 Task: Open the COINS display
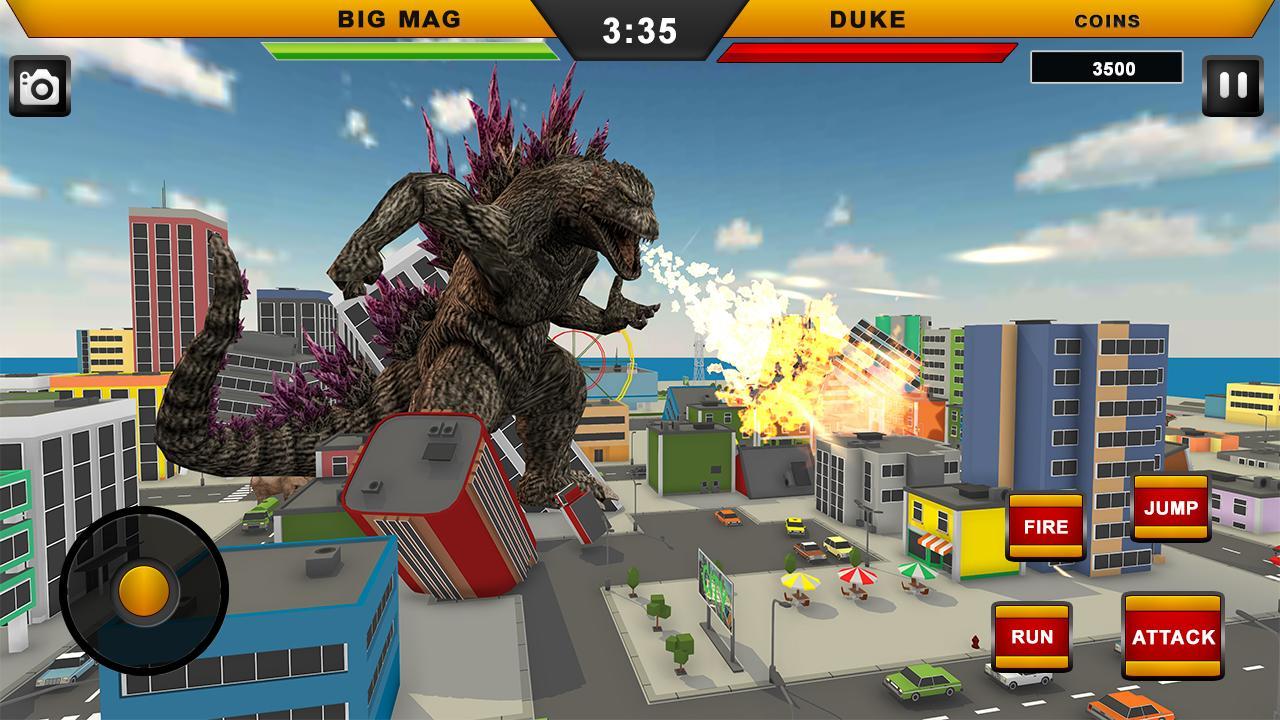tap(1106, 19)
